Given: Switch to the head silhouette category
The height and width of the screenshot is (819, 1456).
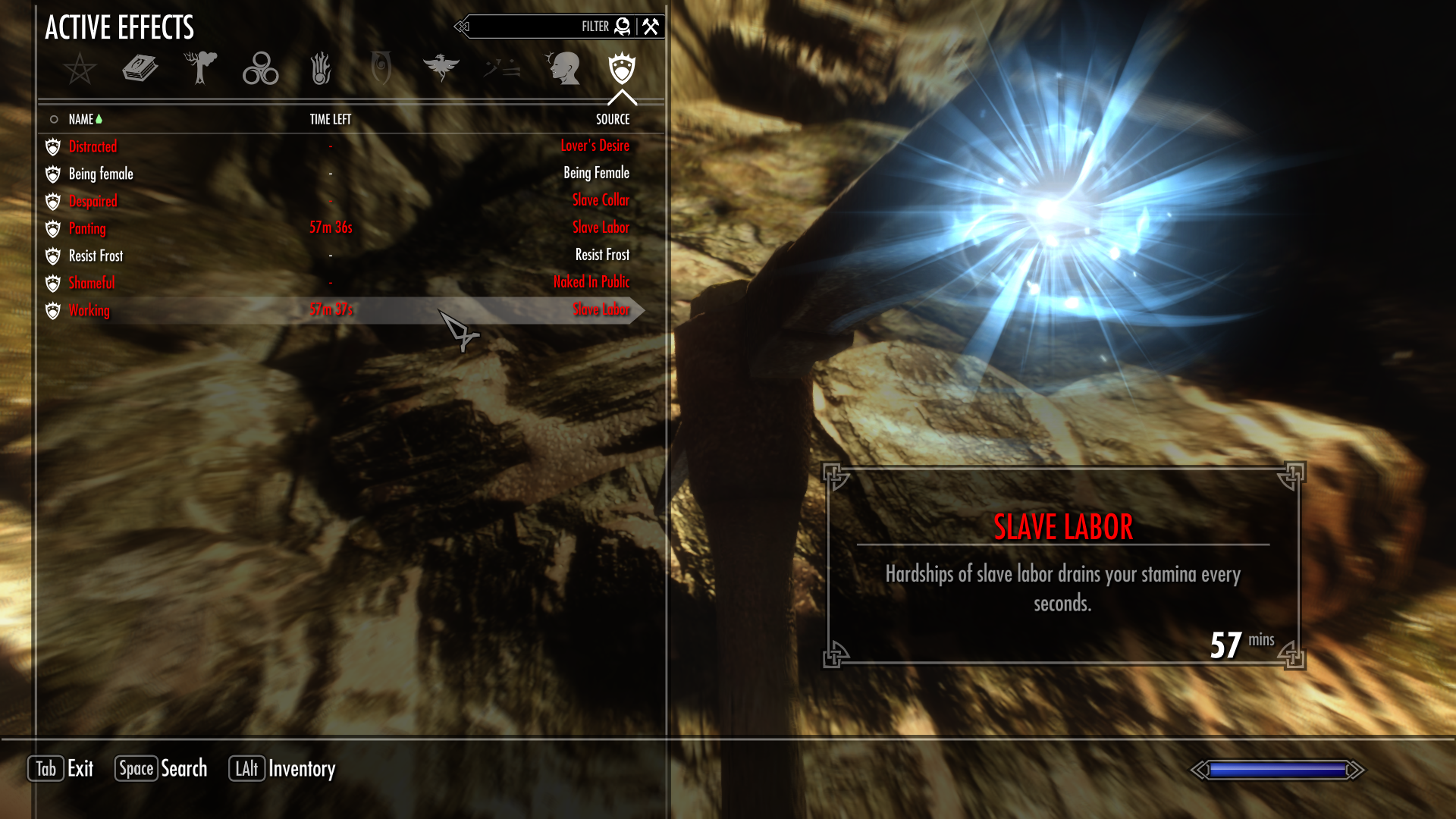Looking at the screenshot, I should click(x=562, y=69).
